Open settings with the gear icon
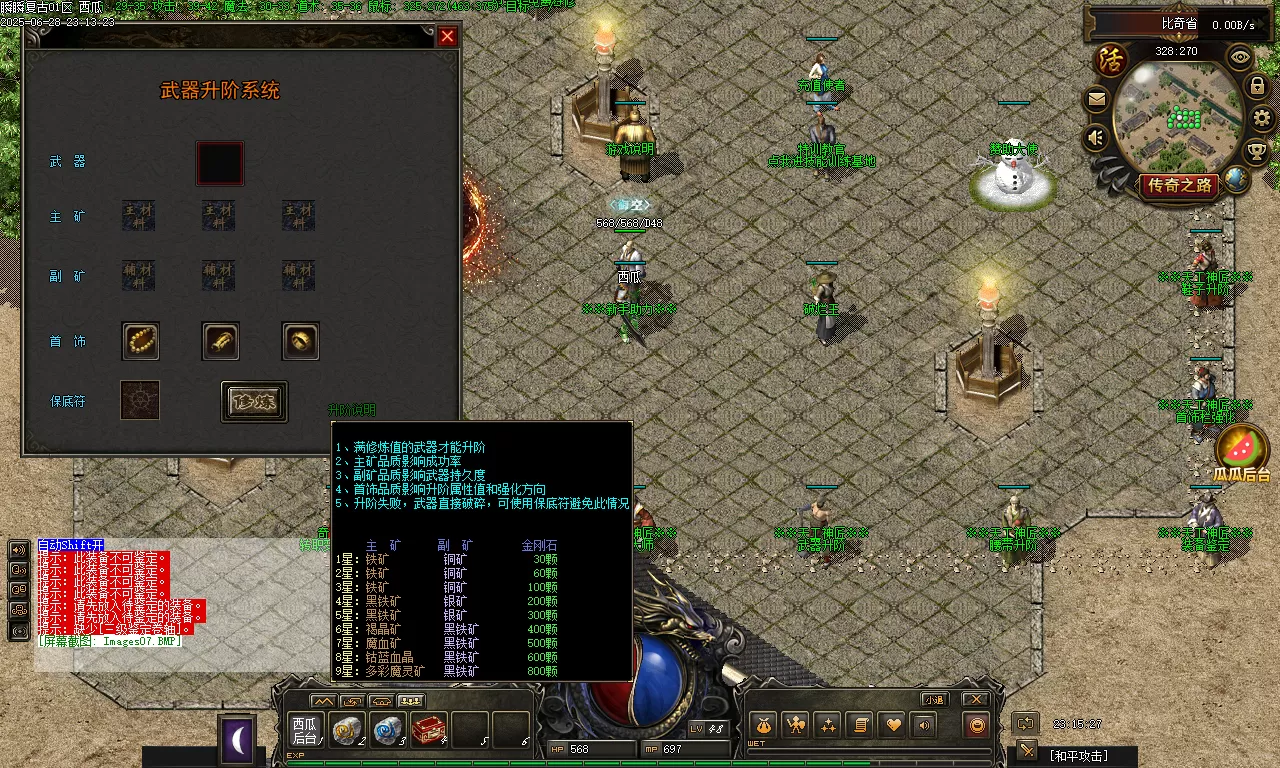 click(x=1263, y=118)
